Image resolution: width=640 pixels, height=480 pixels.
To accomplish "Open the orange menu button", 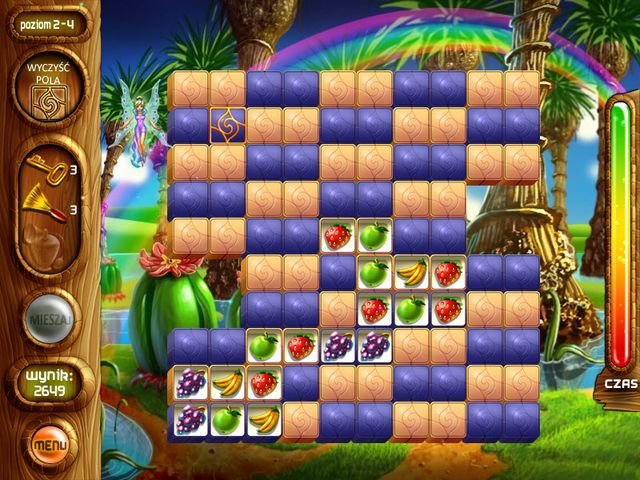I will [x=47, y=440].
